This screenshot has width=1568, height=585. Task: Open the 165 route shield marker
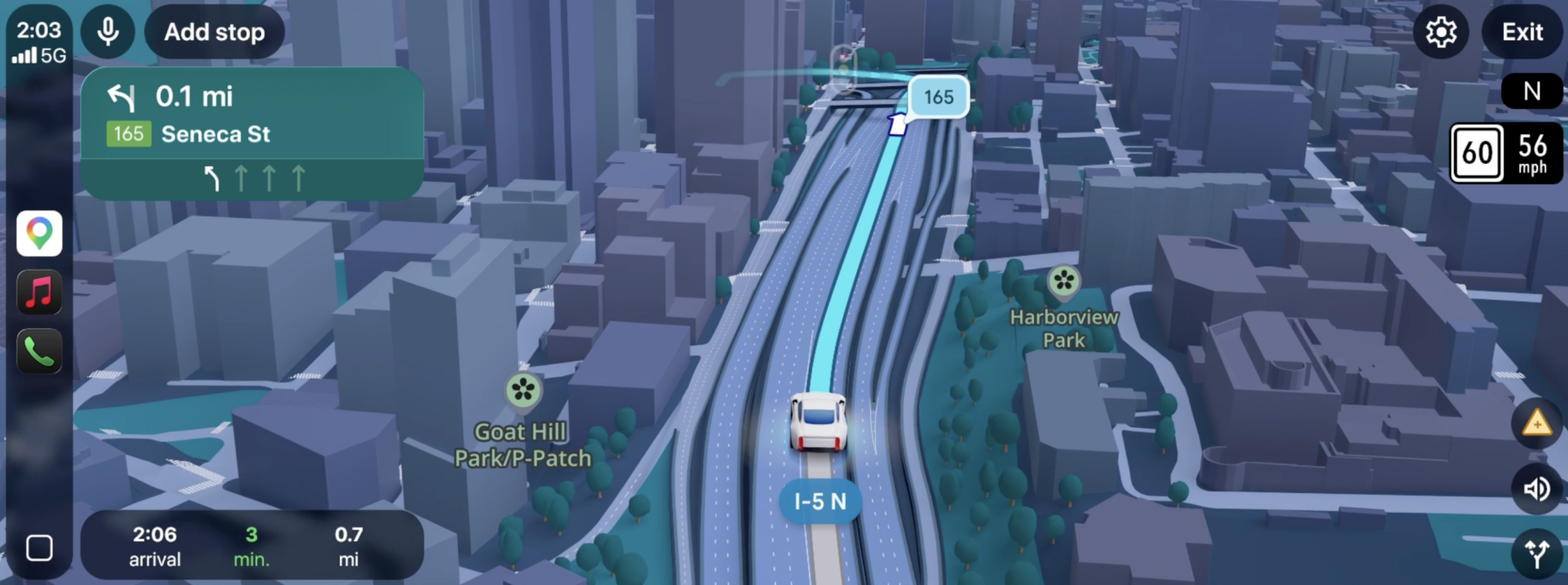(938, 96)
